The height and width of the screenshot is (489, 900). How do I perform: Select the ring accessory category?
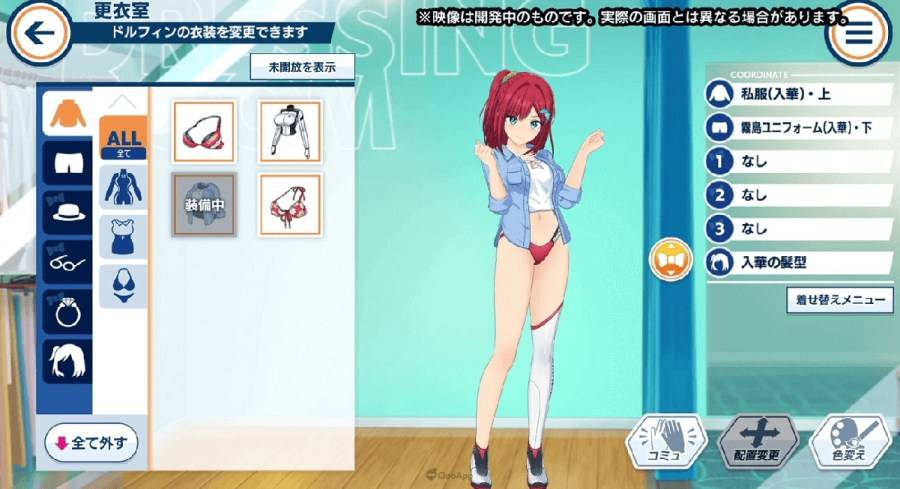click(x=67, y=311)
